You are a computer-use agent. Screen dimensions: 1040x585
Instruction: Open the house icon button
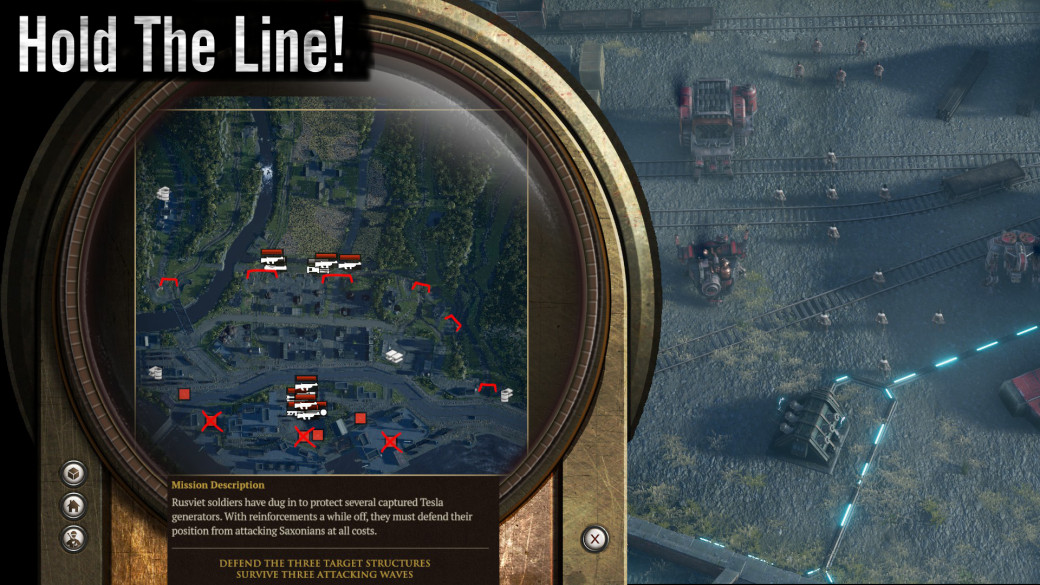(73, 505)
